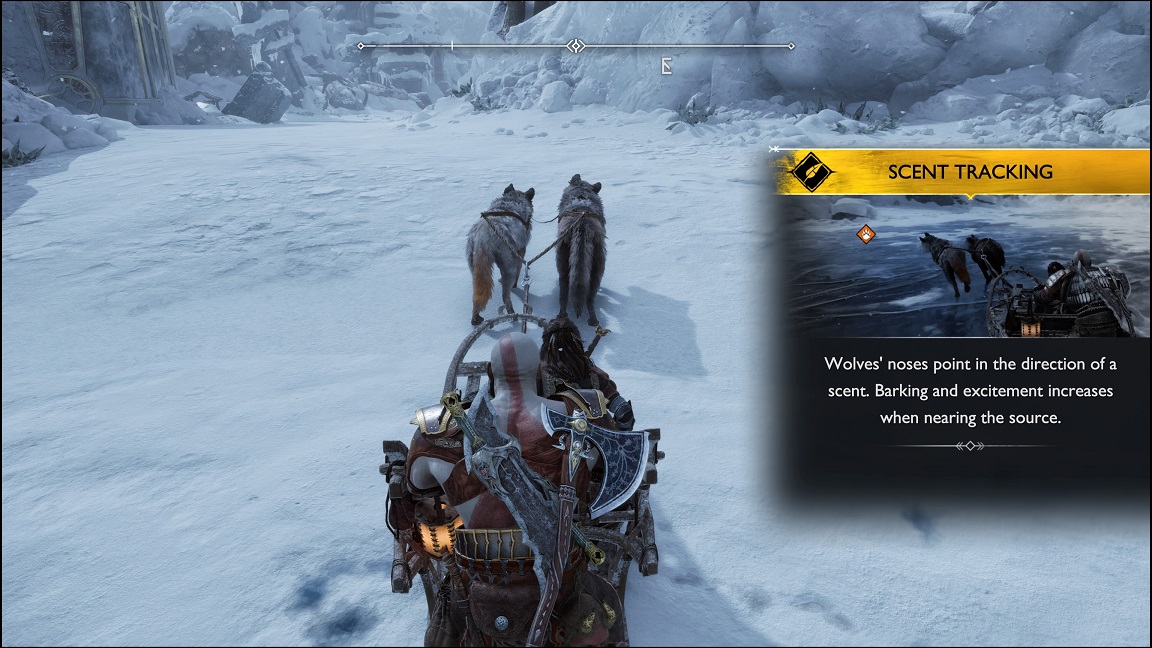
Task: Select the Scent Tracking tutorial preview image
Action: pos(965,267)
